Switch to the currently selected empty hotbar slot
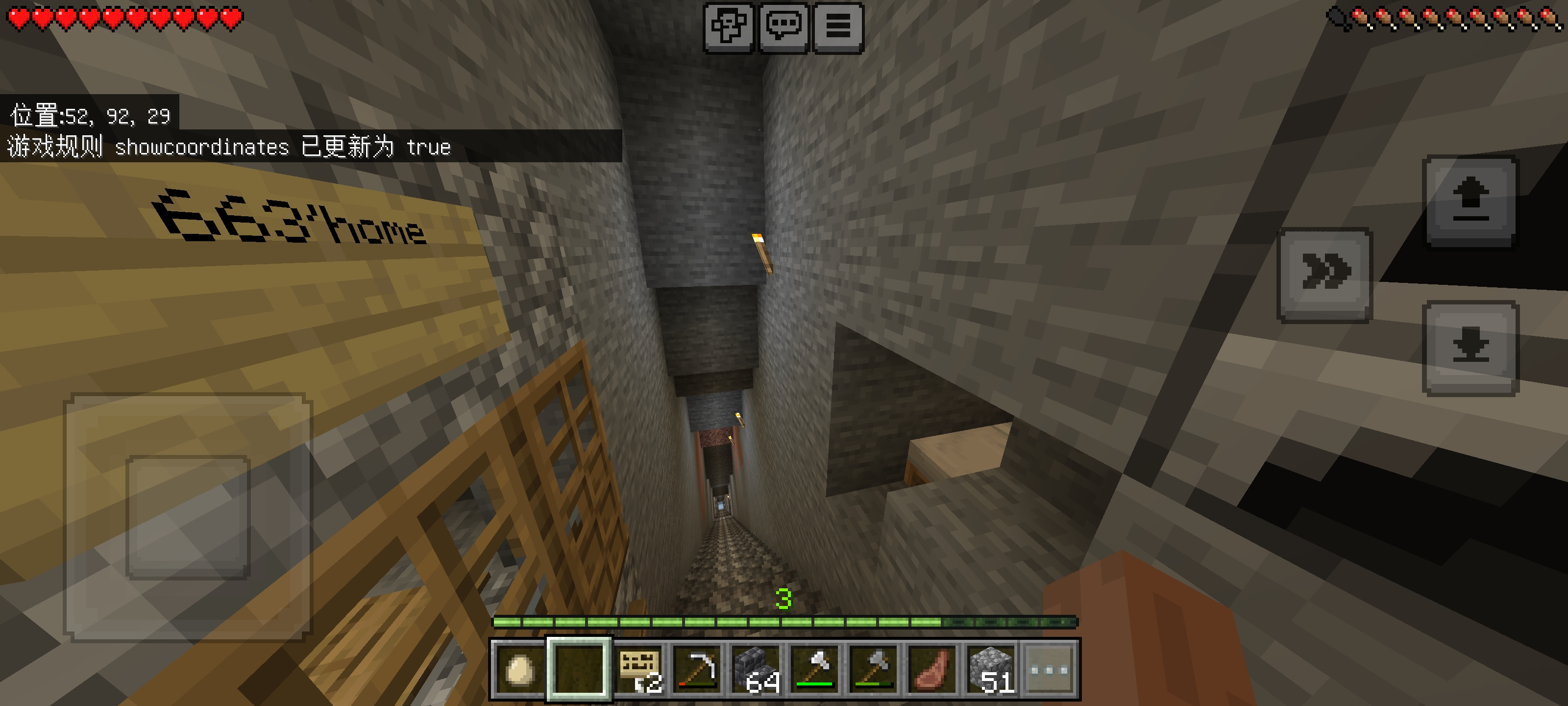The image size is (1568, 706). [x=580, y=670]
